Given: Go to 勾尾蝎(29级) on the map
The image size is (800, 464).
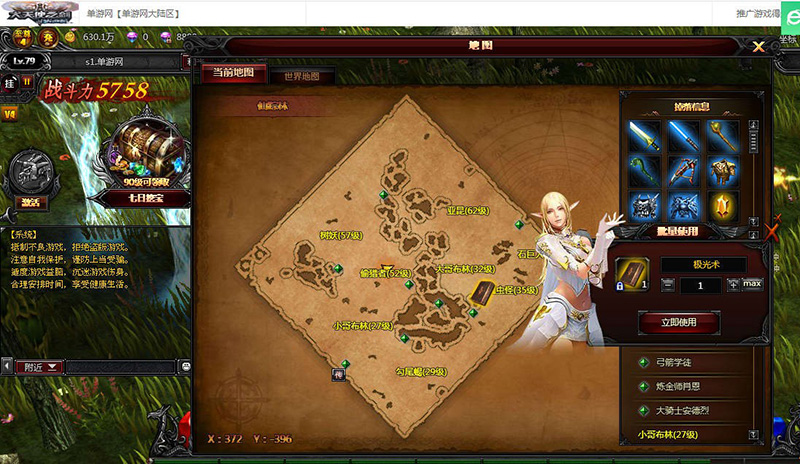Looking at the screenshot, I should (x=418, y=371).
